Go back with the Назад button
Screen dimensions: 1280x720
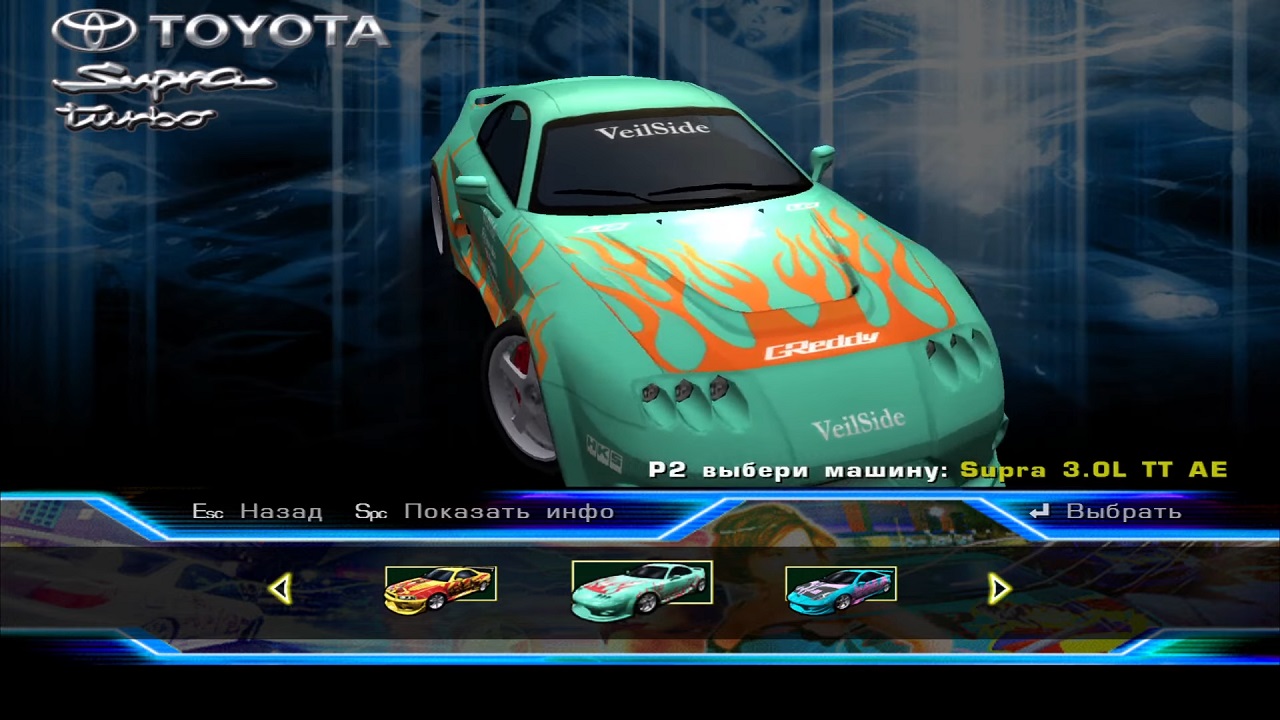(258, 512)
